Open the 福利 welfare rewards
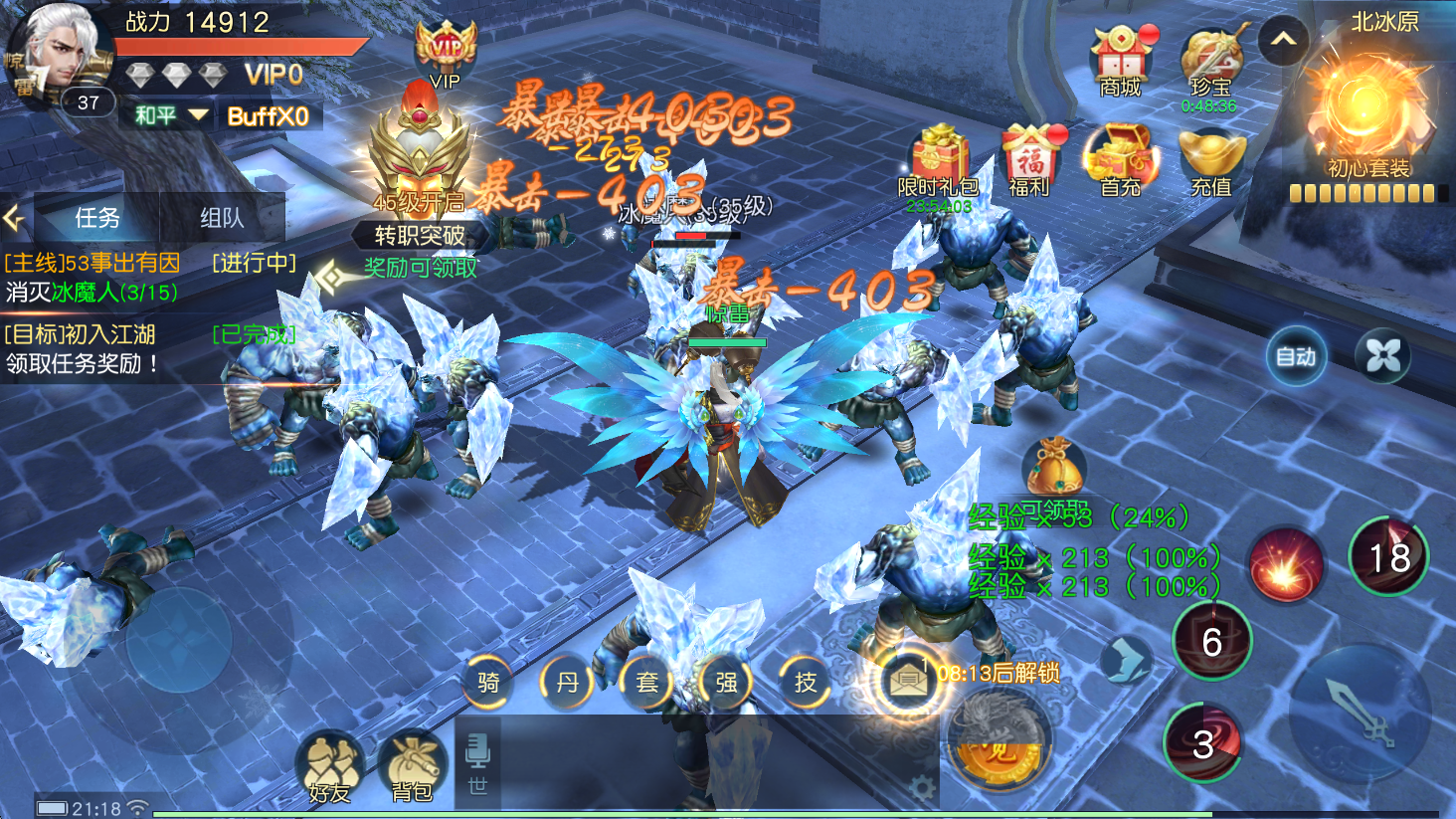The height and width of the screenshot is (819, 1456). (x=1029, y=160)
